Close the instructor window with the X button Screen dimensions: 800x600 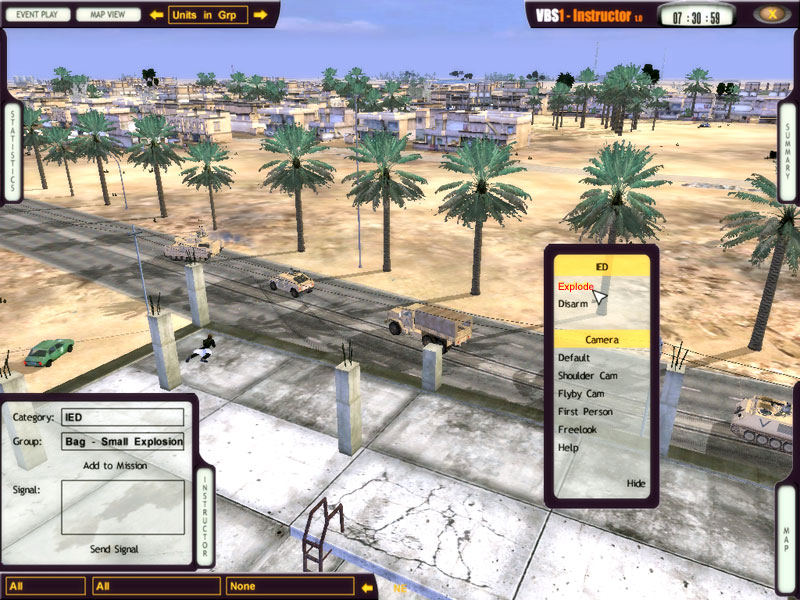point(771,14)
